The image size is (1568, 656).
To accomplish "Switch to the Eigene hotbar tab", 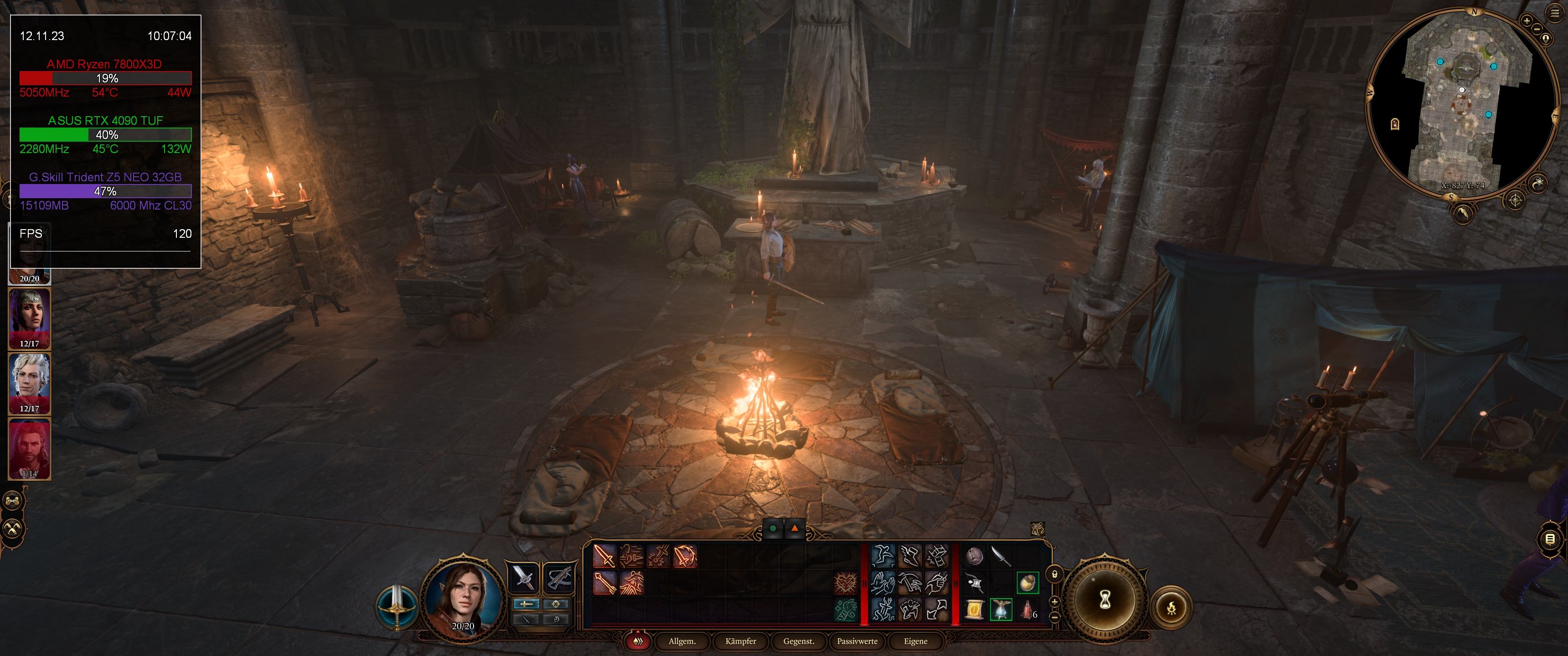I will coord(915,641).
